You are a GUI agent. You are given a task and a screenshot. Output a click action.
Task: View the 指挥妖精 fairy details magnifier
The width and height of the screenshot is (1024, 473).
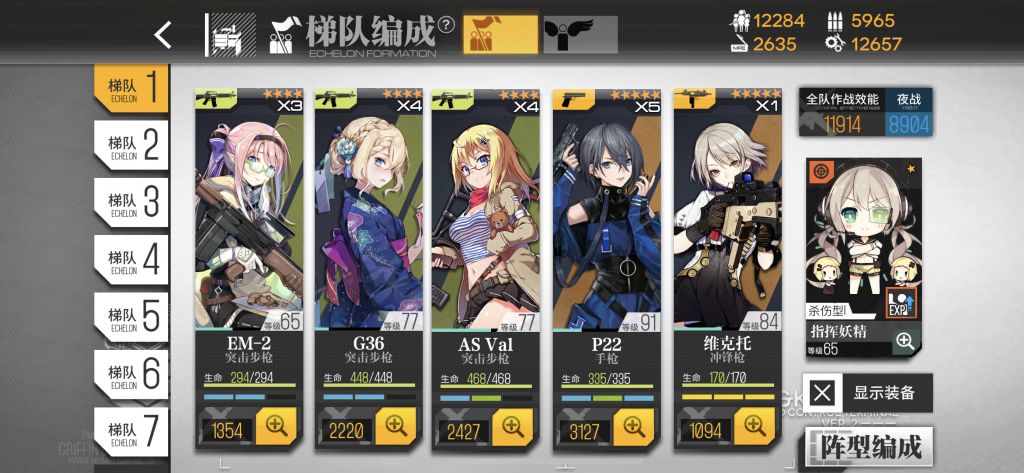point(905,342)
